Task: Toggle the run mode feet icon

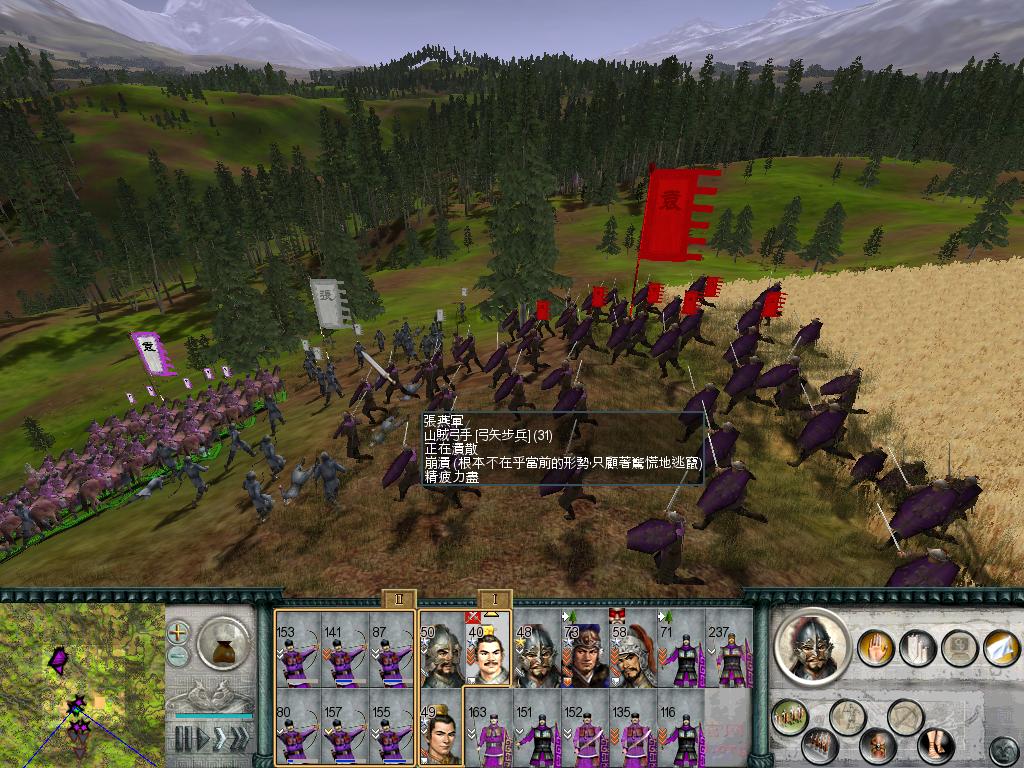Action: [935, 745]
